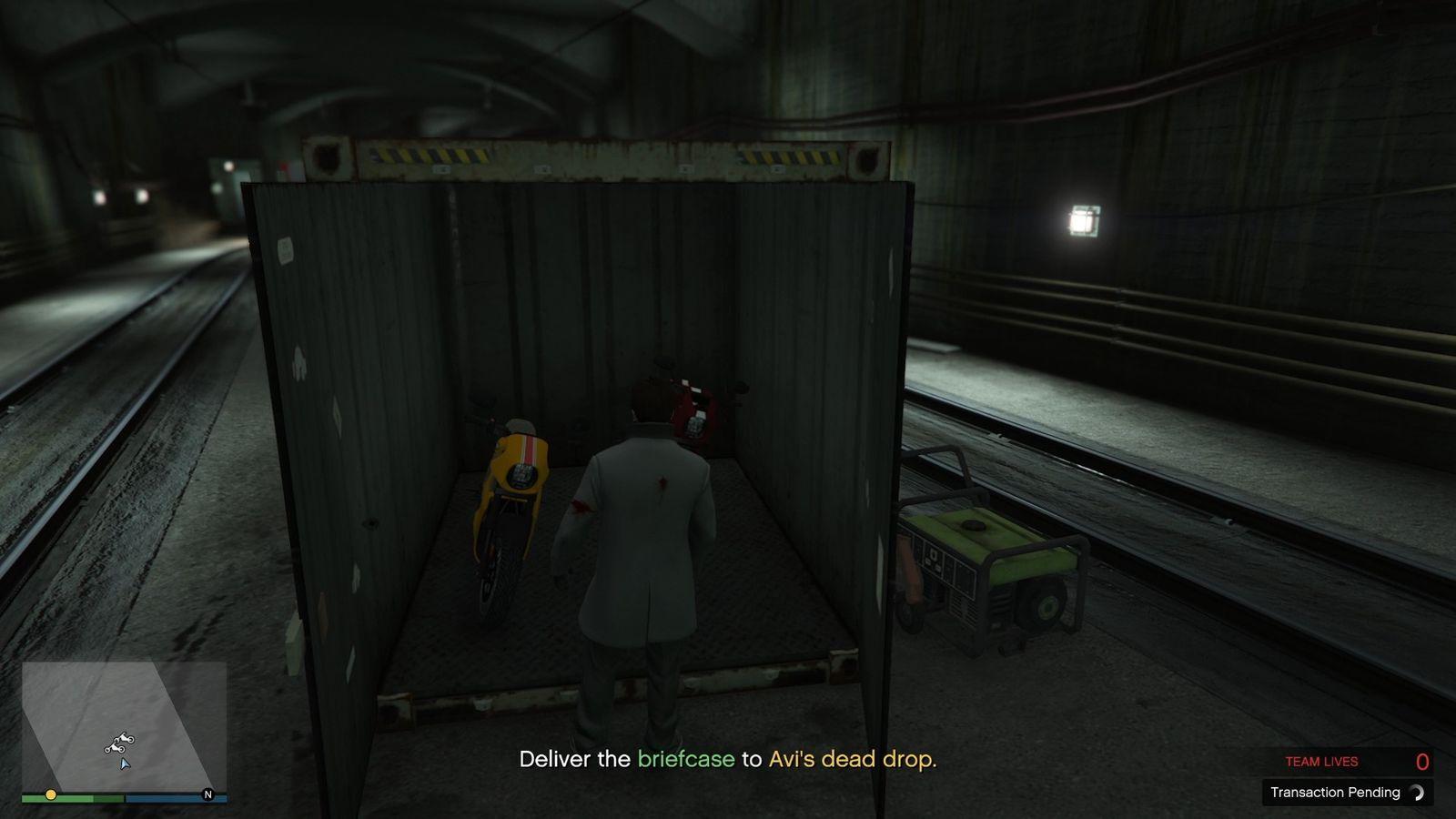1456x819 pixels.
Task: Select the lower motorcycle blip on the minimap
Action: (115, 749)
